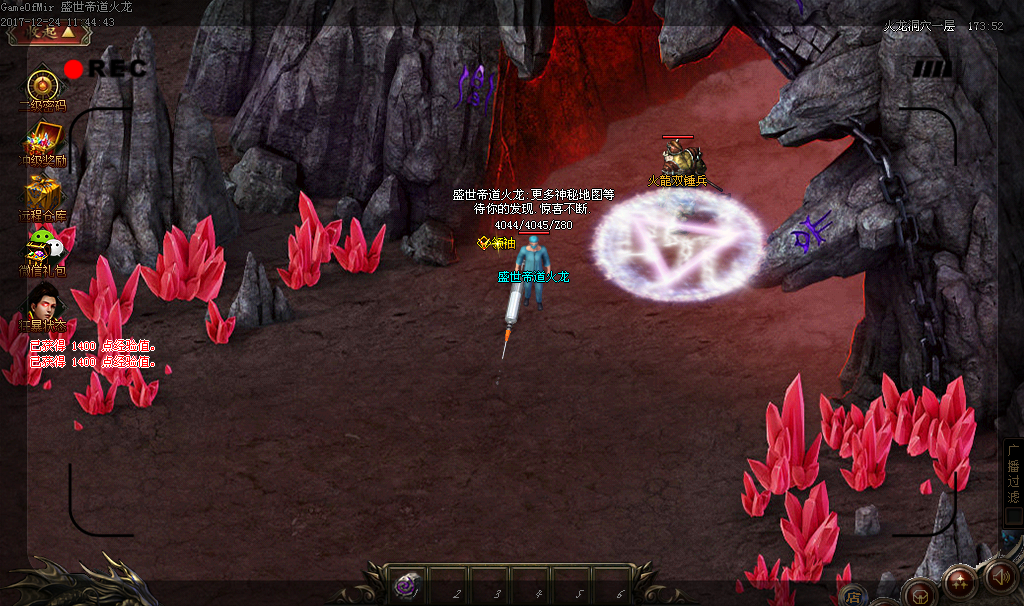This screenshot has width=1024, height=606.
Task: Click the sparkling stars round button
Action: 960,581
